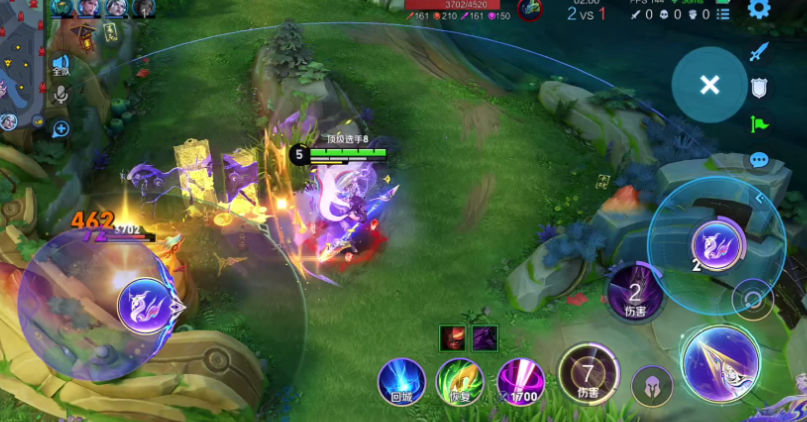Image resolution: width=807 pixels, height=422 pixels.
Task: Use the Restore (恢复) heal spell
Action: pyautogui.click(x=460, y=381)
